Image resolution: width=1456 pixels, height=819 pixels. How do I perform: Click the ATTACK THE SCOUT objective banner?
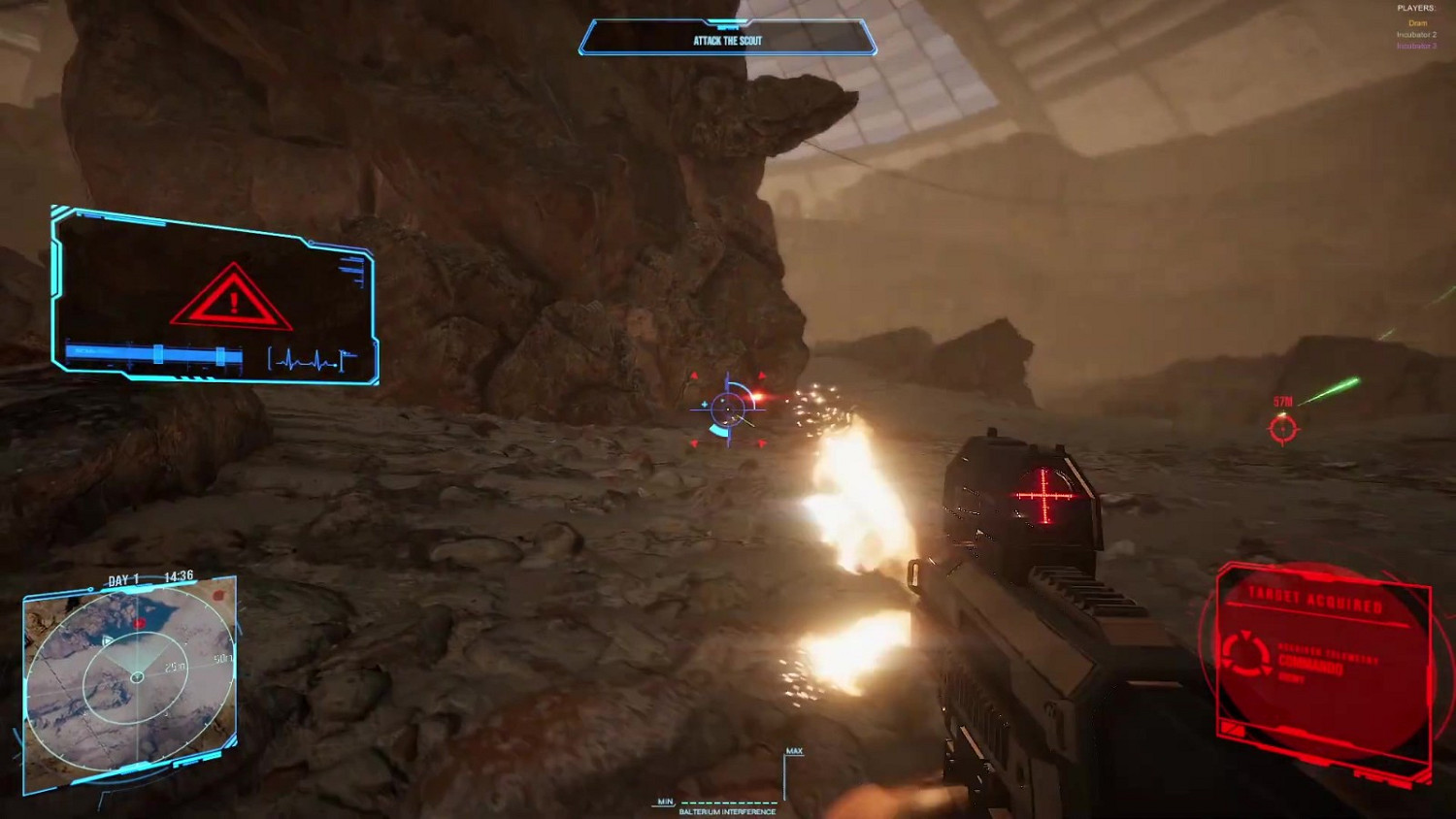point(726,39)
